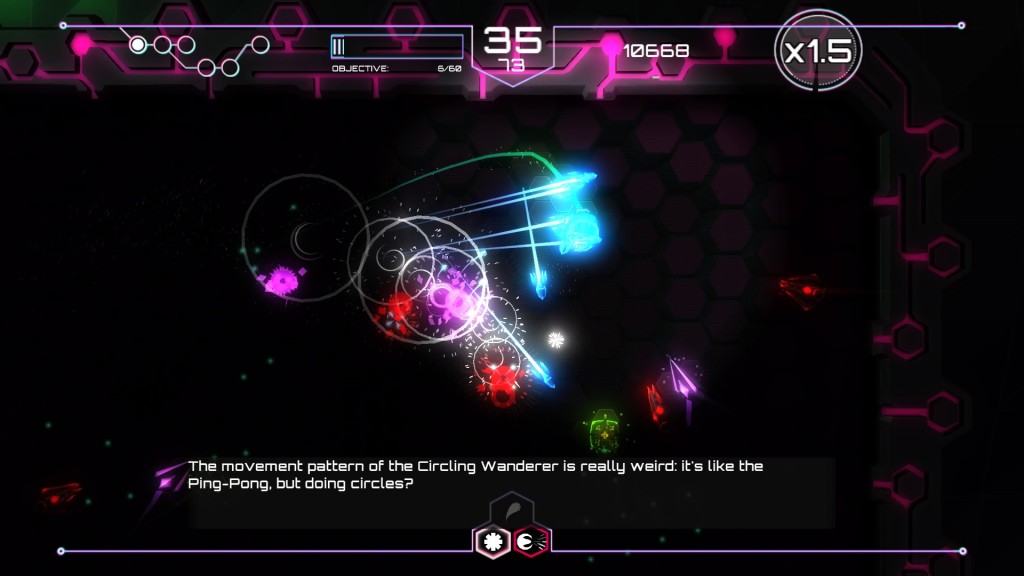Viewport: 1024px width, 576px height.
Task: Click the x1.5 score multiplier ring
Action: [817, 52]
